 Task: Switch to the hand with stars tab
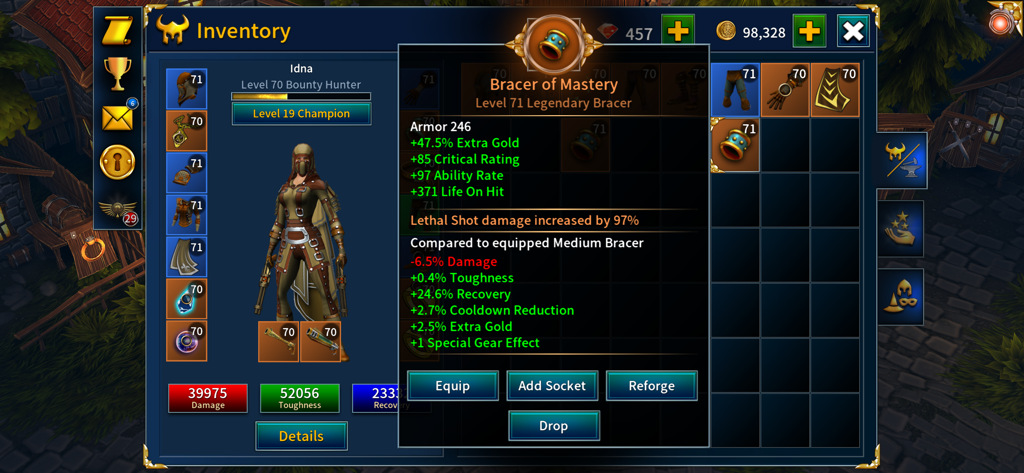pyautogui.click(x=904, y=227)
